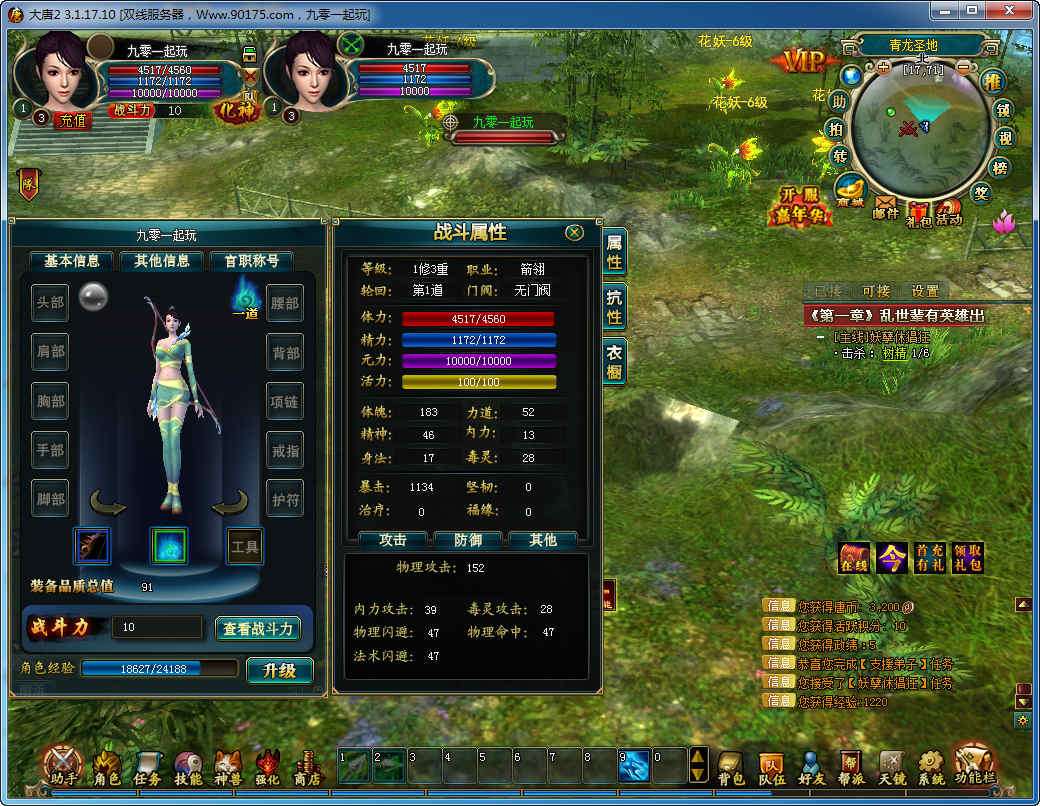The height and width of the screenshot is (806, 1040).
Task: Open the 背包 backpack from the bottom bar
Action: tap(731, 767)
